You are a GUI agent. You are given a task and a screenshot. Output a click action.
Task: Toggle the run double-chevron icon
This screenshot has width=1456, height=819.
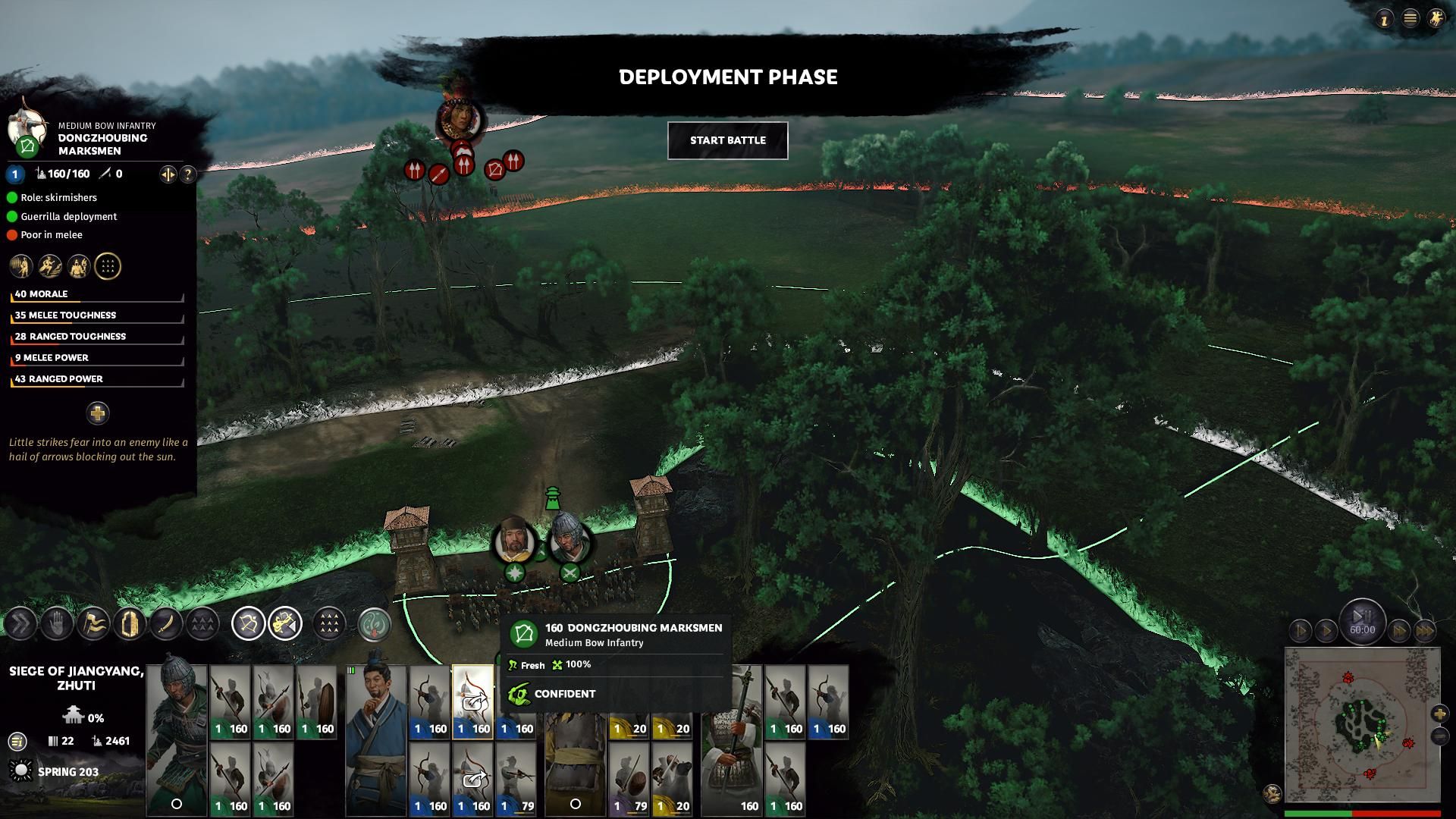click(x=20, y=624)
